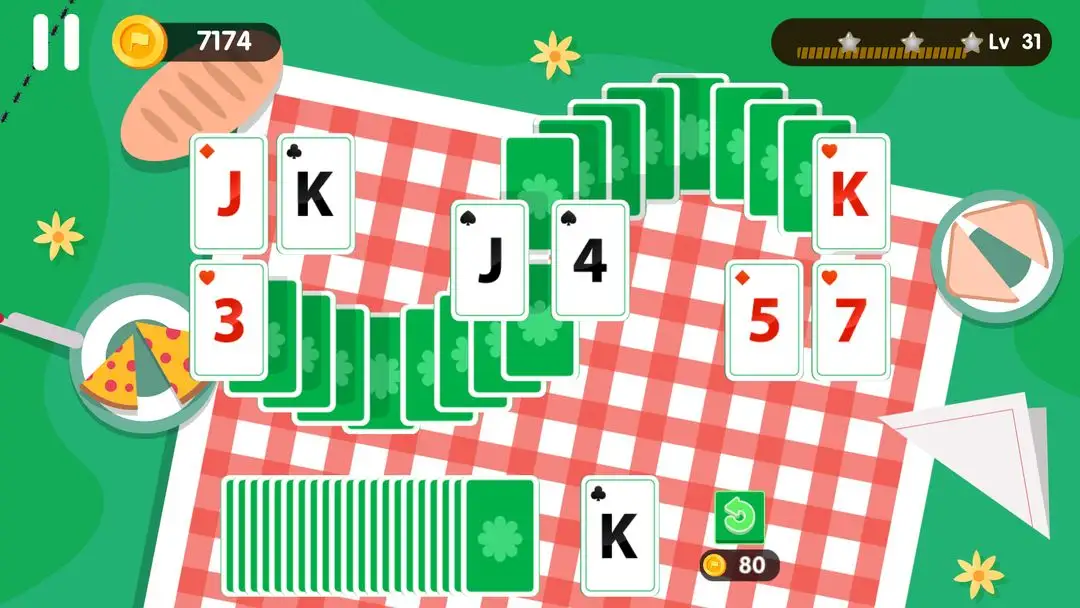1080x608 pixels.
Task: Pick the King of clubs tableau card
Action: click(x=315, y=194)
